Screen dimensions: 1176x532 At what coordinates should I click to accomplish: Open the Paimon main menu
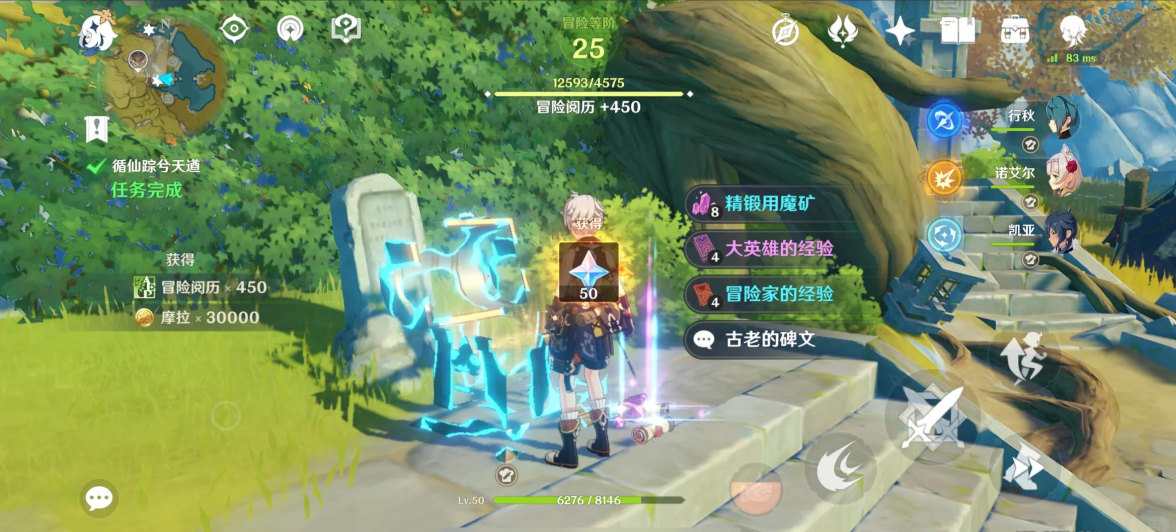(98, 32)
